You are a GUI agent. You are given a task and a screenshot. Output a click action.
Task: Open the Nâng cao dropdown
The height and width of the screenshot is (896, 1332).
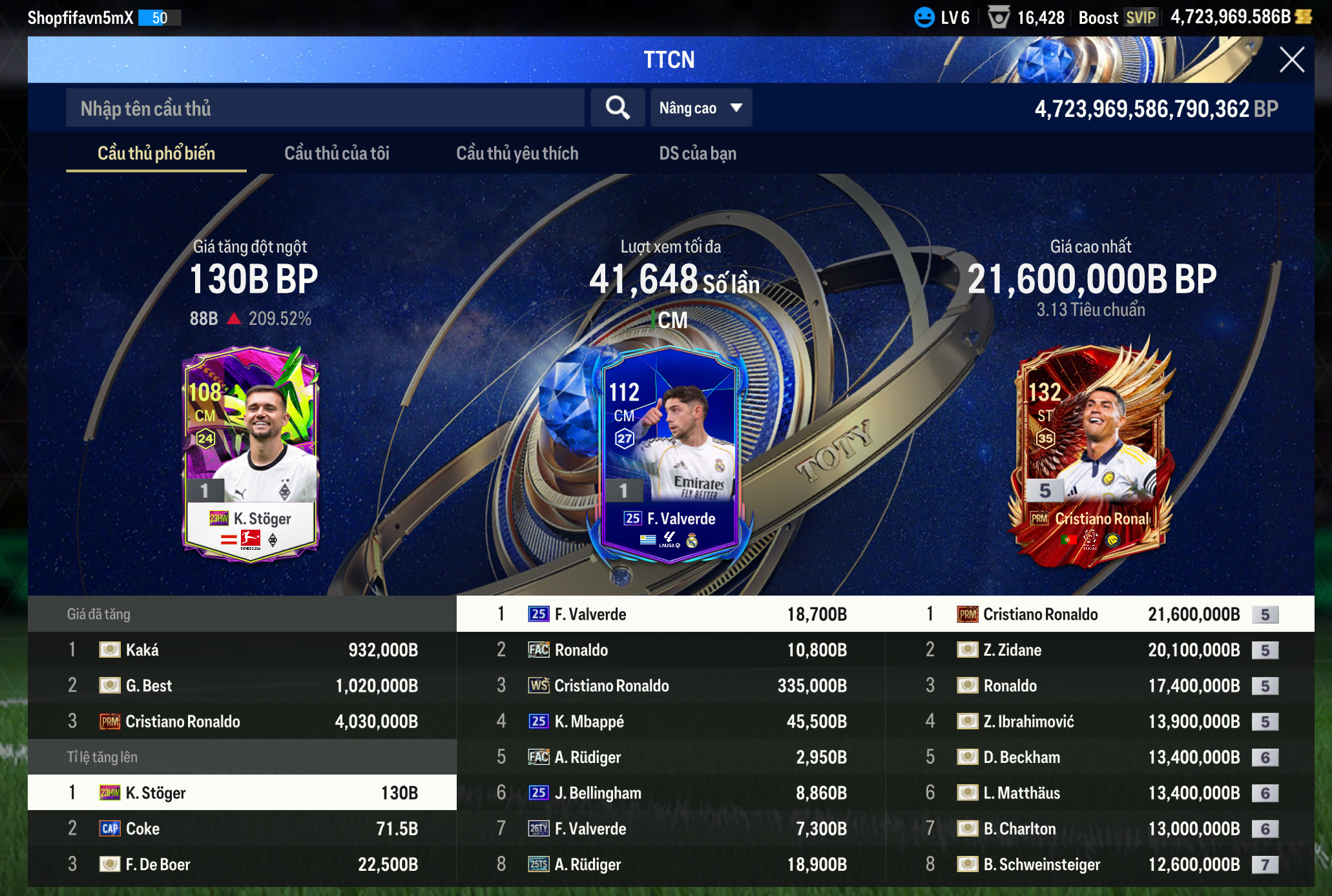701,108
